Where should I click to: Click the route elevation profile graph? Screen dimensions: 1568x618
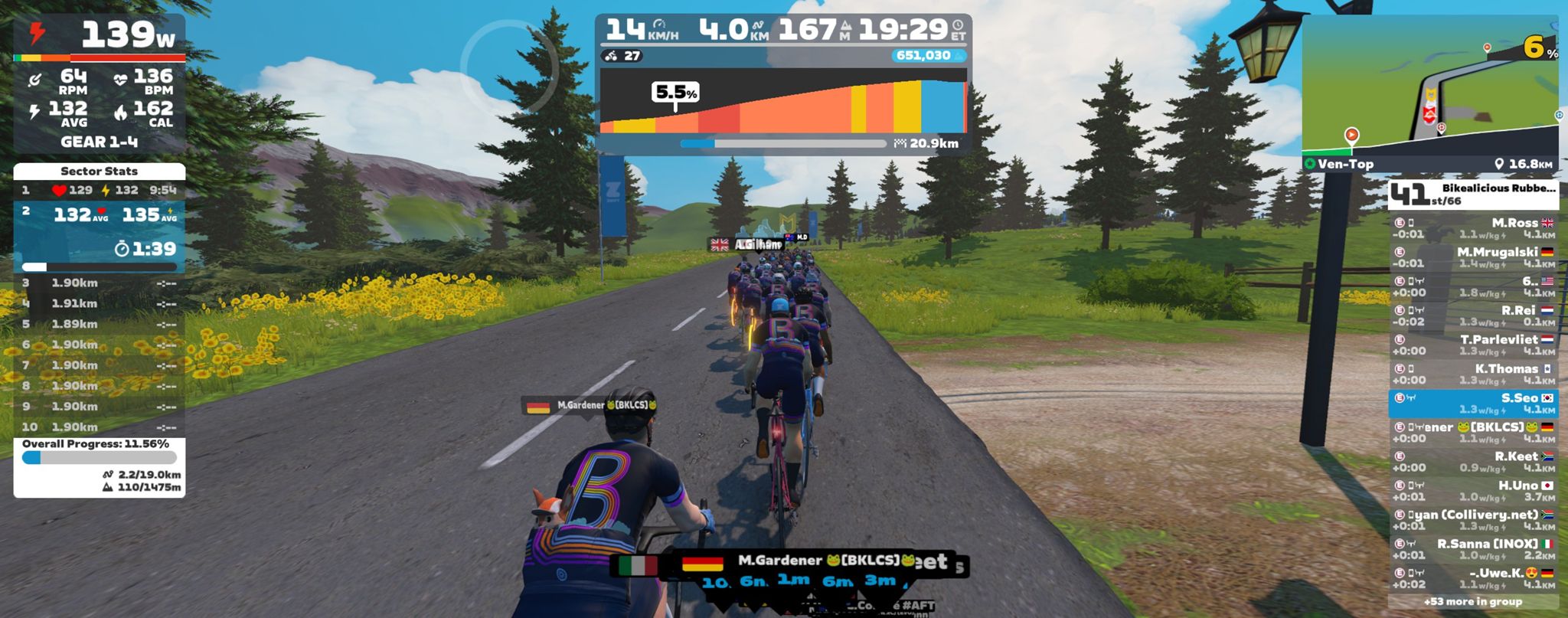coord(782,102)
